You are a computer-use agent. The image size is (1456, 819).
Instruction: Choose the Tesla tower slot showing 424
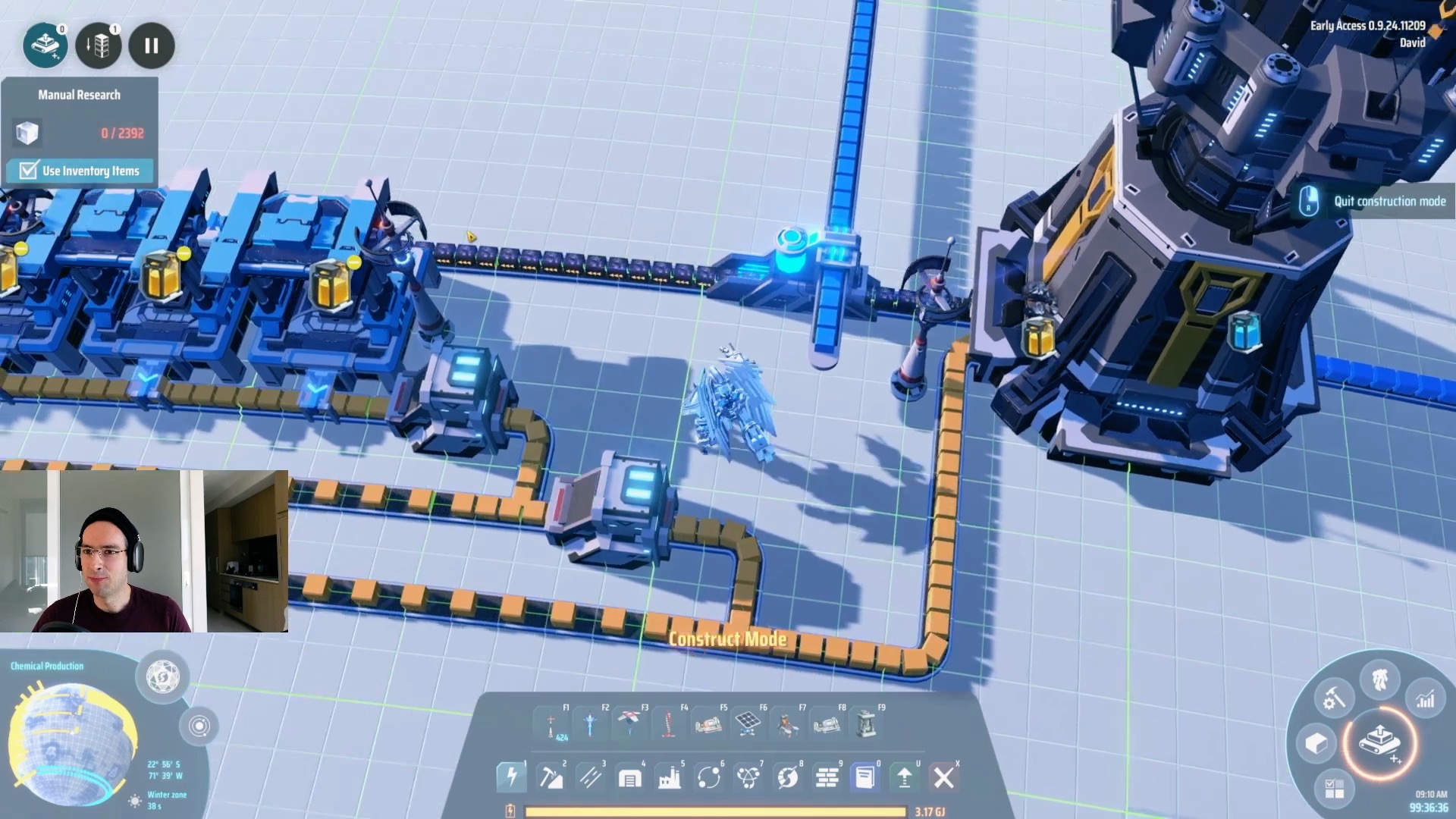point(552,725)
